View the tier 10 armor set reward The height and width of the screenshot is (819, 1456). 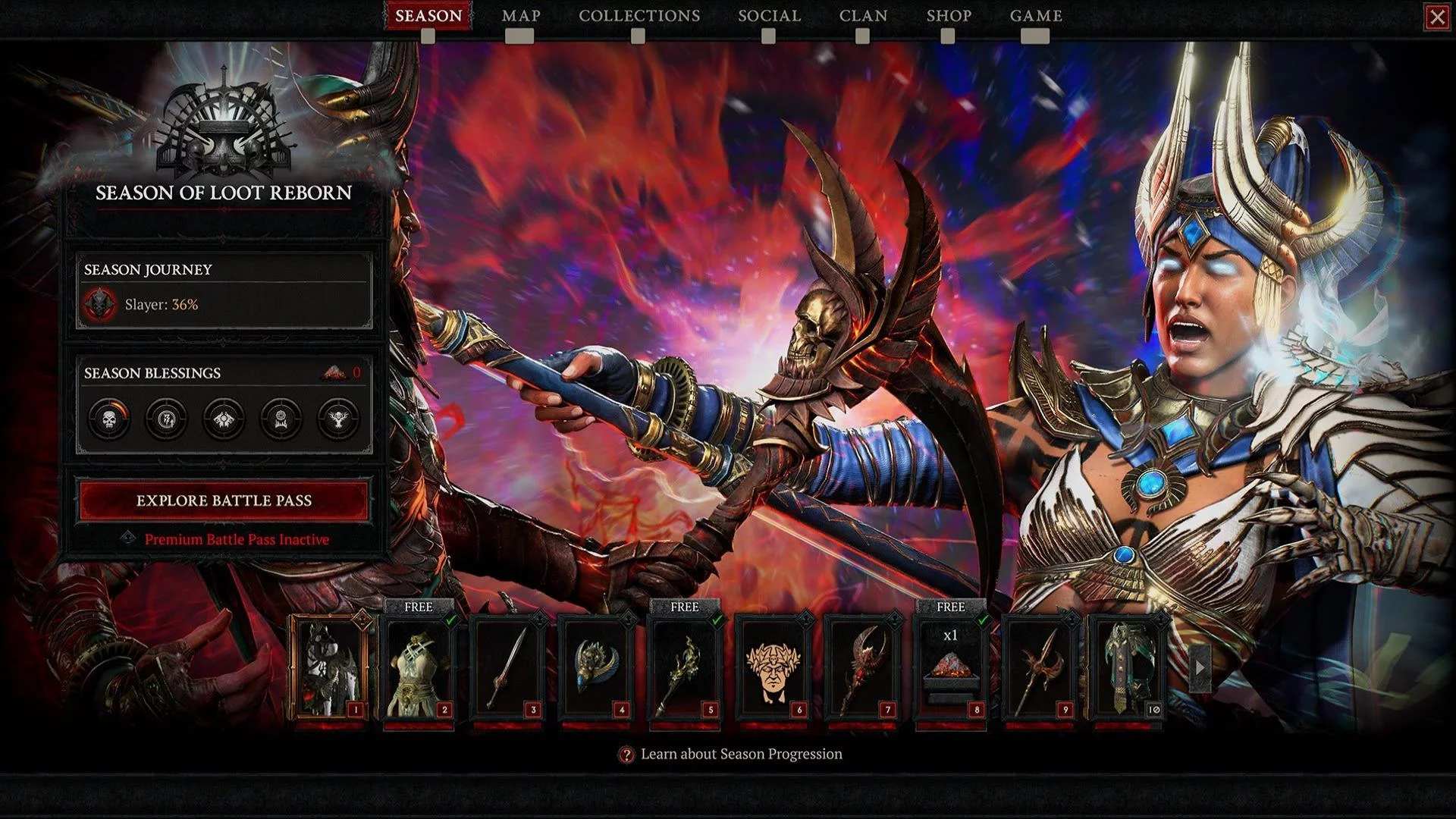[x=1127, y=669]
